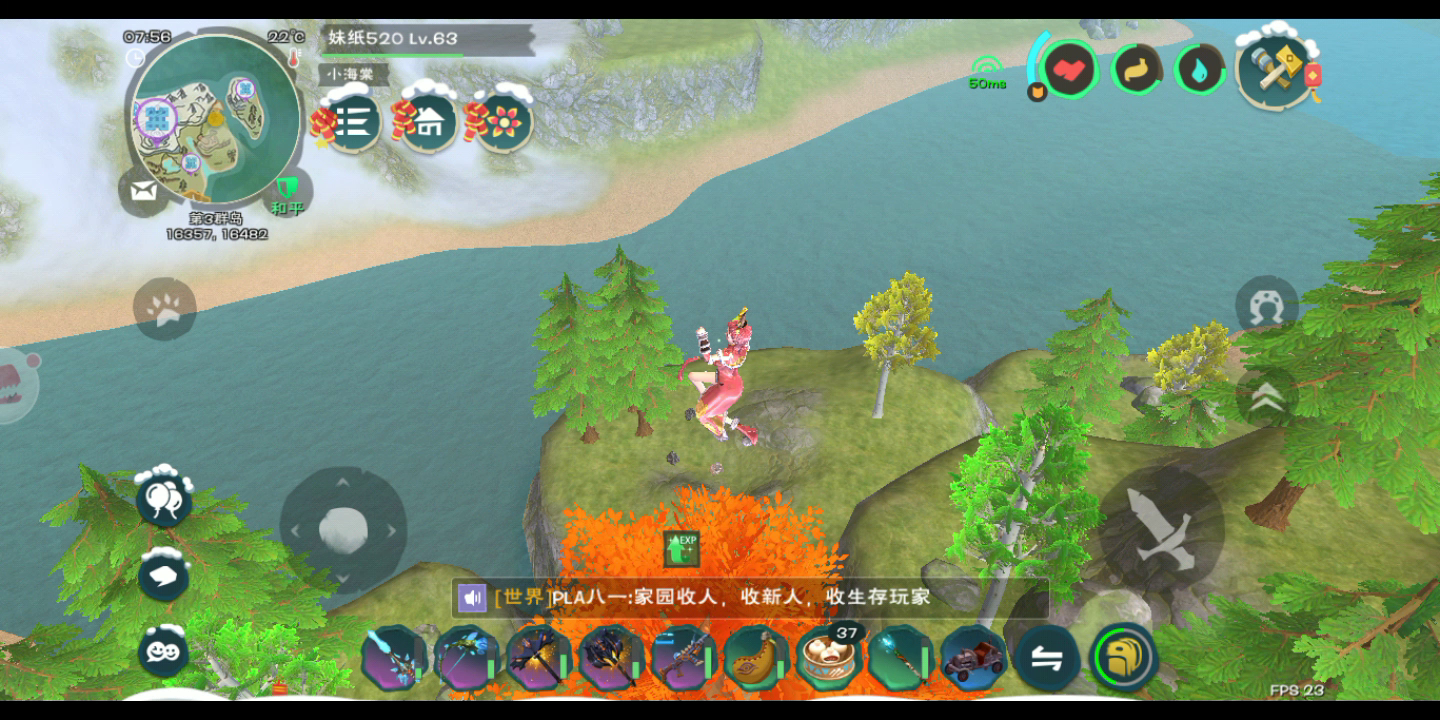Open the crossed hammers crafting button
This screenshot has width=1440, height=720.
tap(1277, 70)
